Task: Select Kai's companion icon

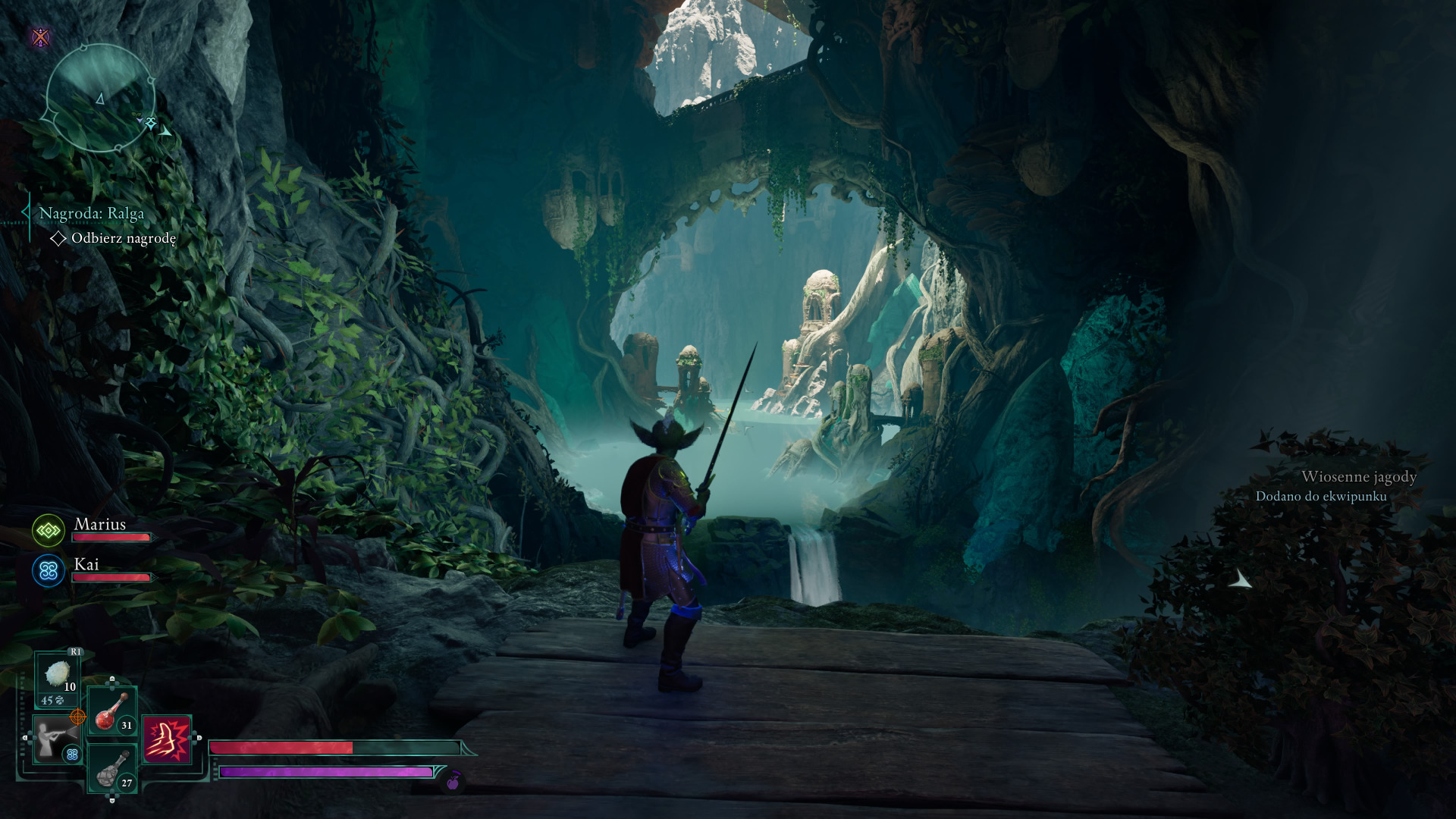Action: click(x=49, y=571)
